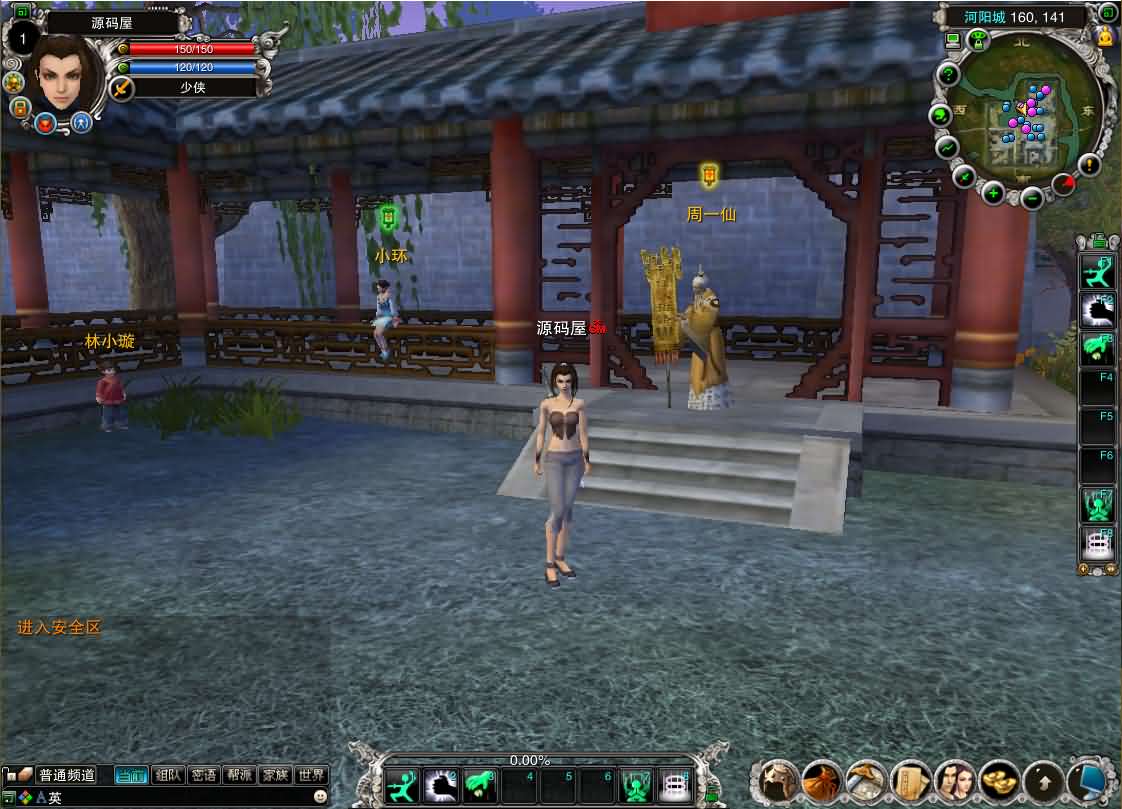Activate the running figure skill in bottom hotbar
This screenshot has width=1122, height=809.
tap(402, 785)
